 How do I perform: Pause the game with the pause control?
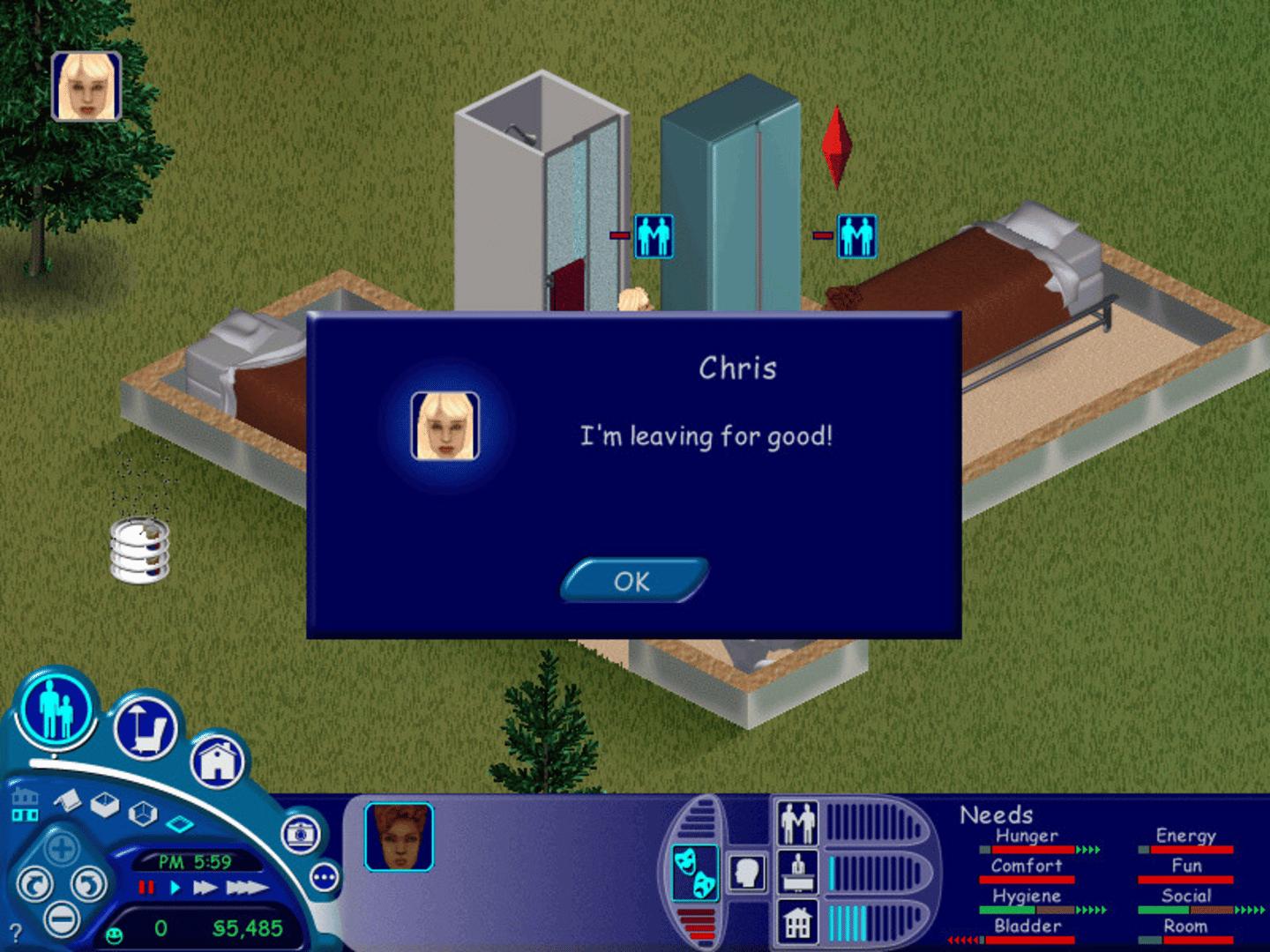[146, 886]
